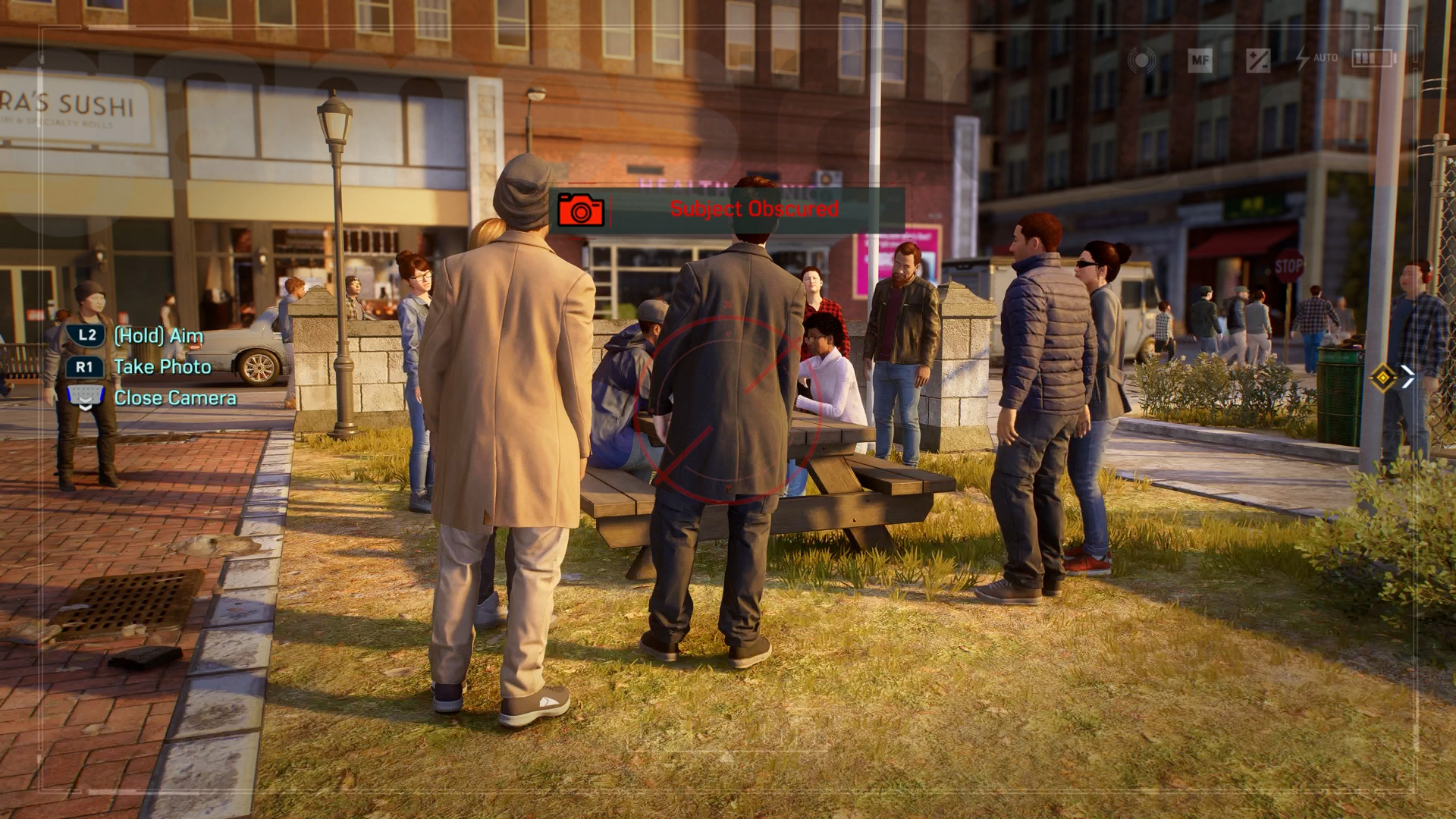Select the flash bolt icon
The width and height of the screenshot is (1456, 819).
click(1301, 58)
